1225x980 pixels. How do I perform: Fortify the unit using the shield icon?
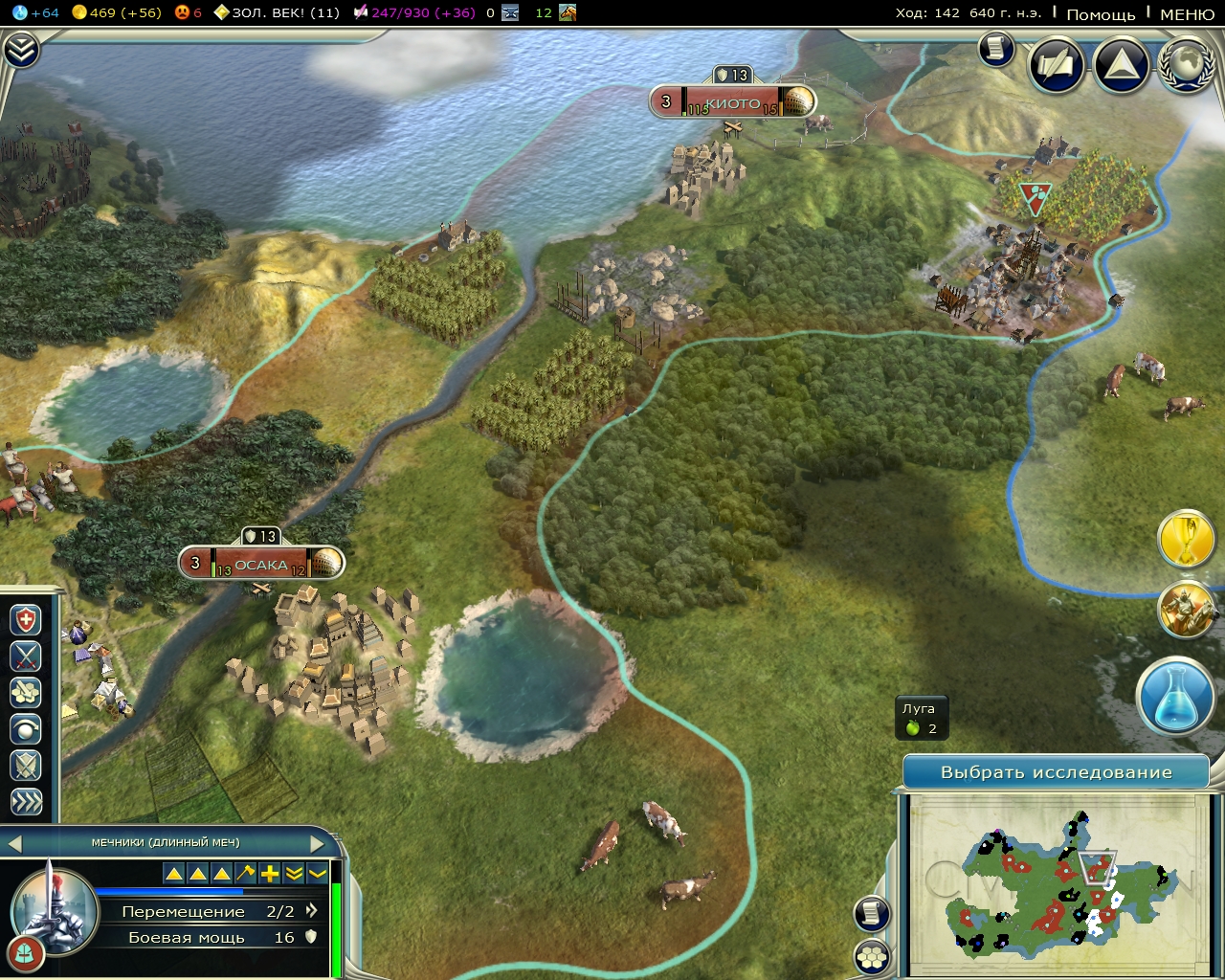(x=25, y=766)
